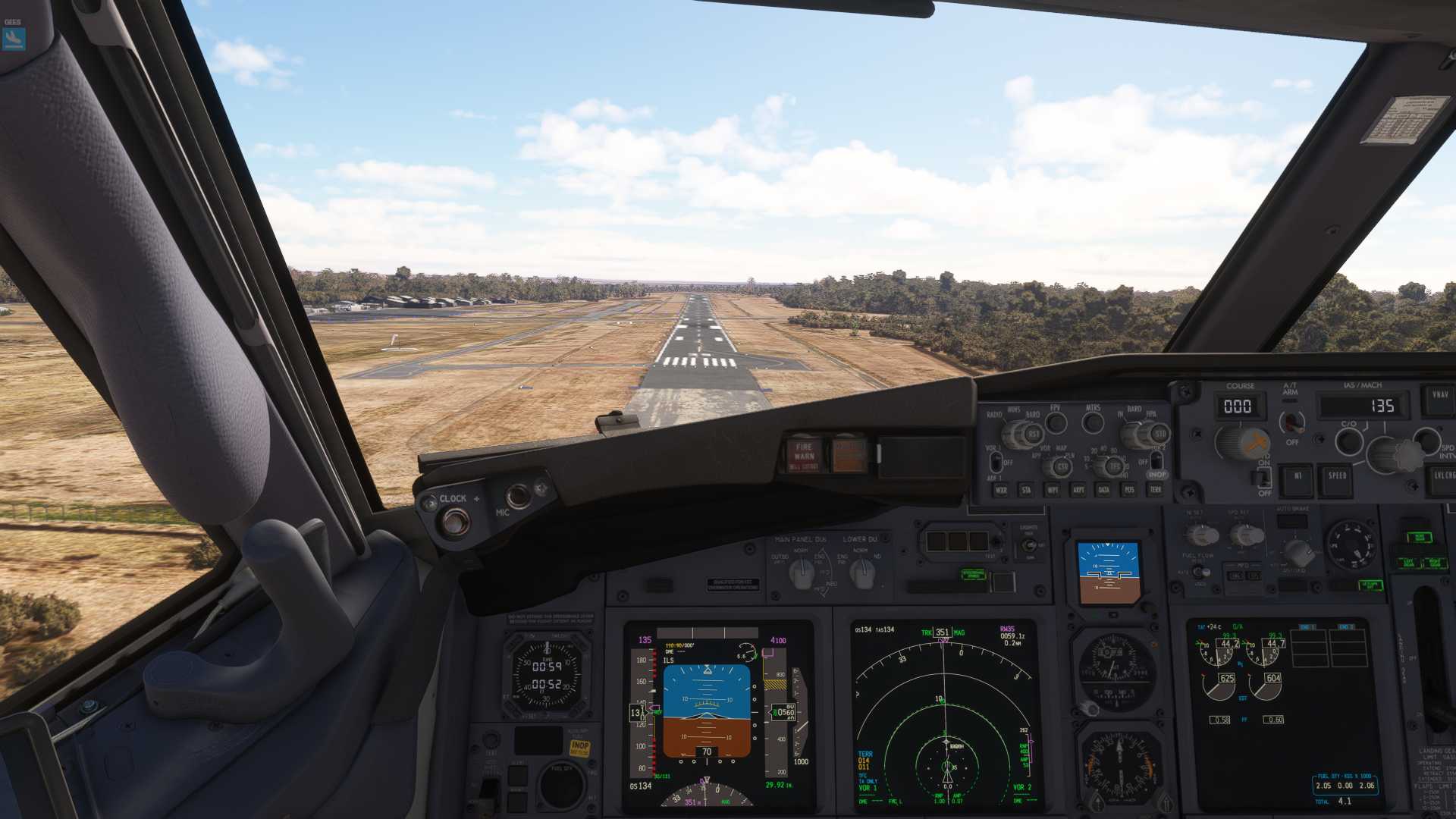This screenshot has height=819, width=1456.
Task: Click the COURSE selector knob
Action: [1241, 442]
